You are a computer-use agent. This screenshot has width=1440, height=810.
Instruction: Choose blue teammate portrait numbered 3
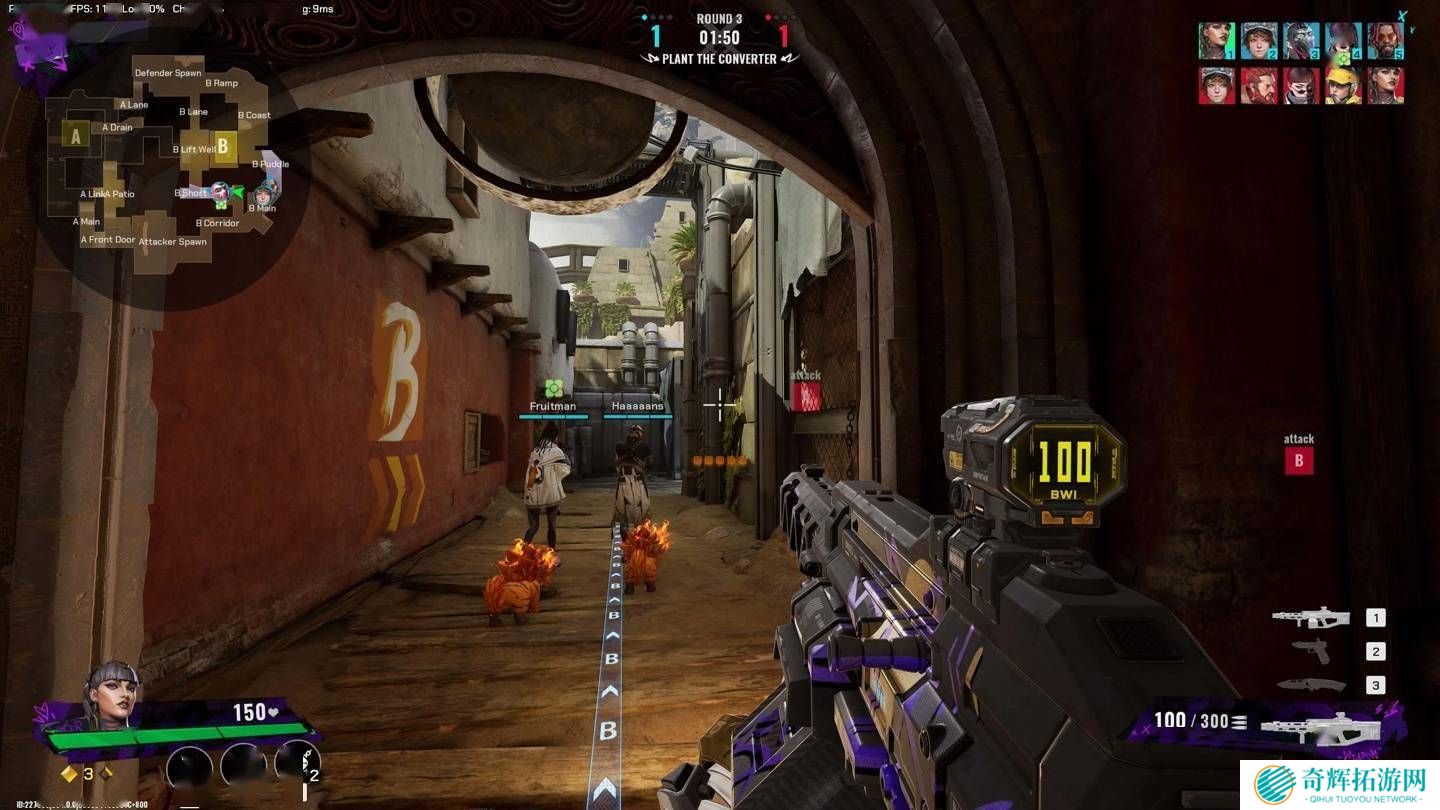point(1301,42)
